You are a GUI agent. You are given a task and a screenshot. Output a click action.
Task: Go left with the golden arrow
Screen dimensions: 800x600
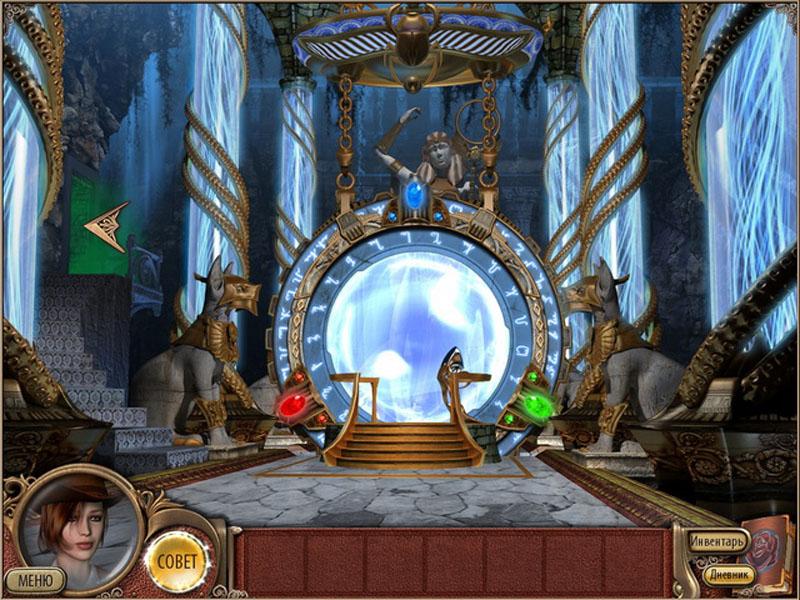pos(107,226)
